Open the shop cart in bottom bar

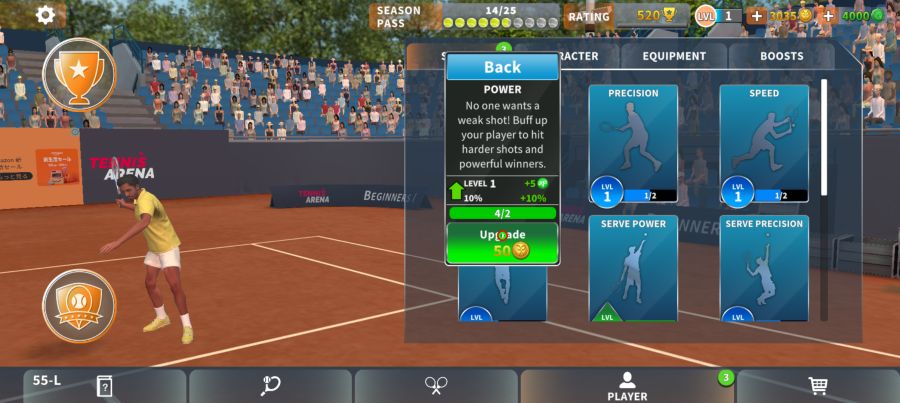click(817, 386)
